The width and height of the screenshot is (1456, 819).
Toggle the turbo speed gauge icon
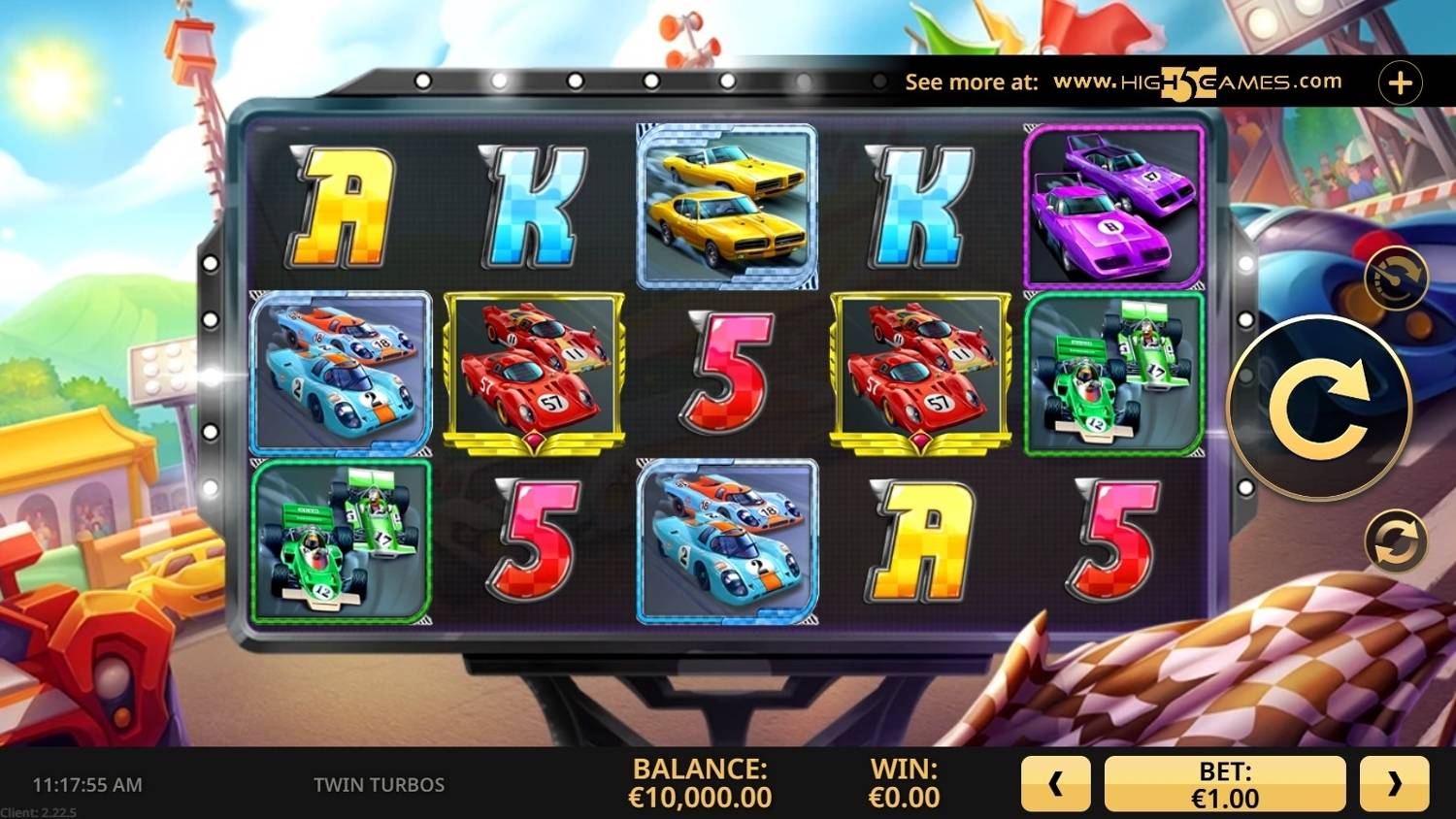(1396, 278)
